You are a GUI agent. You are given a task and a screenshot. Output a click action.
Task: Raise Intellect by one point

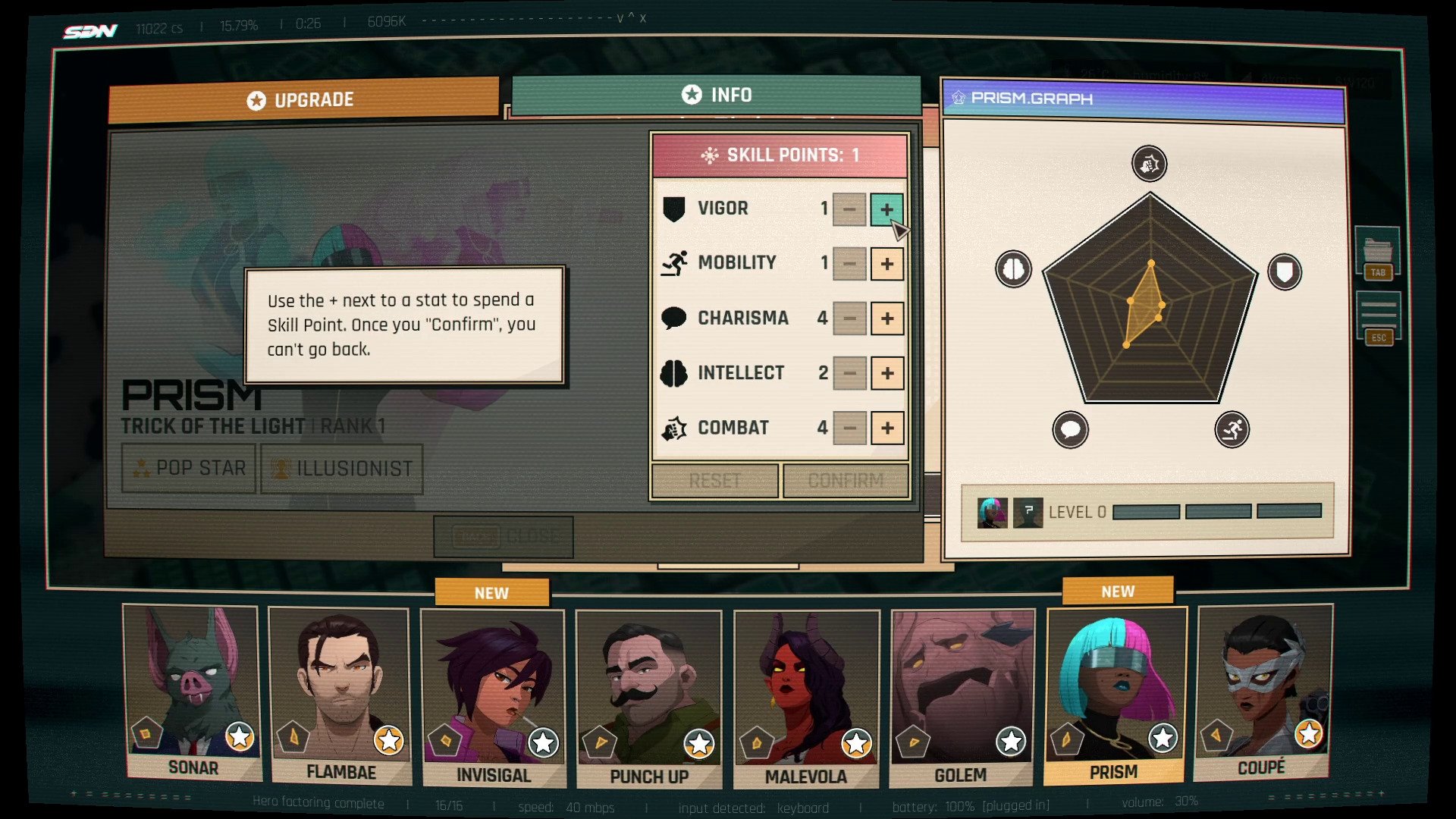[886, 373]
